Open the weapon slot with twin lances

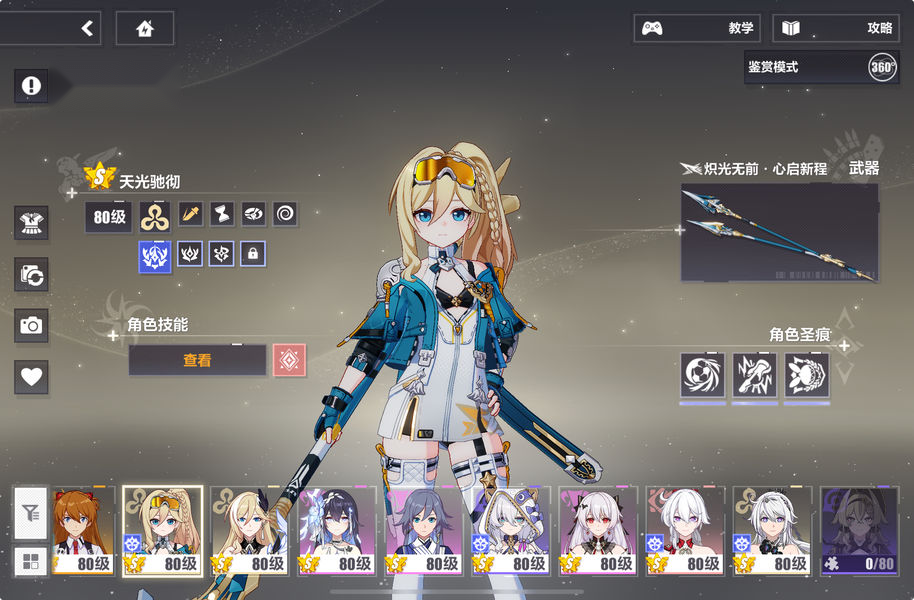click(x=779, y=232)
